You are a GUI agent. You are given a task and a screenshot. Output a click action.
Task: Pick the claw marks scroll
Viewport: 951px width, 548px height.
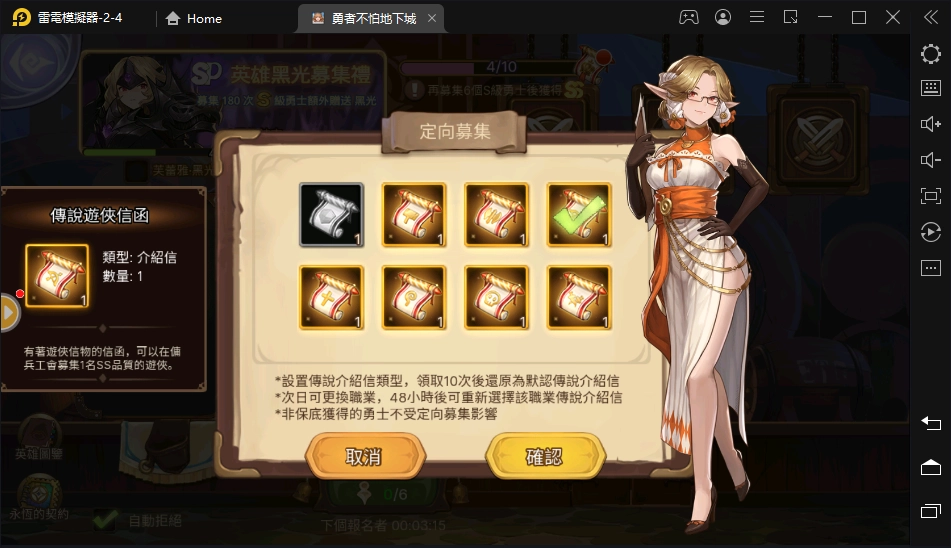pos(496,214)
